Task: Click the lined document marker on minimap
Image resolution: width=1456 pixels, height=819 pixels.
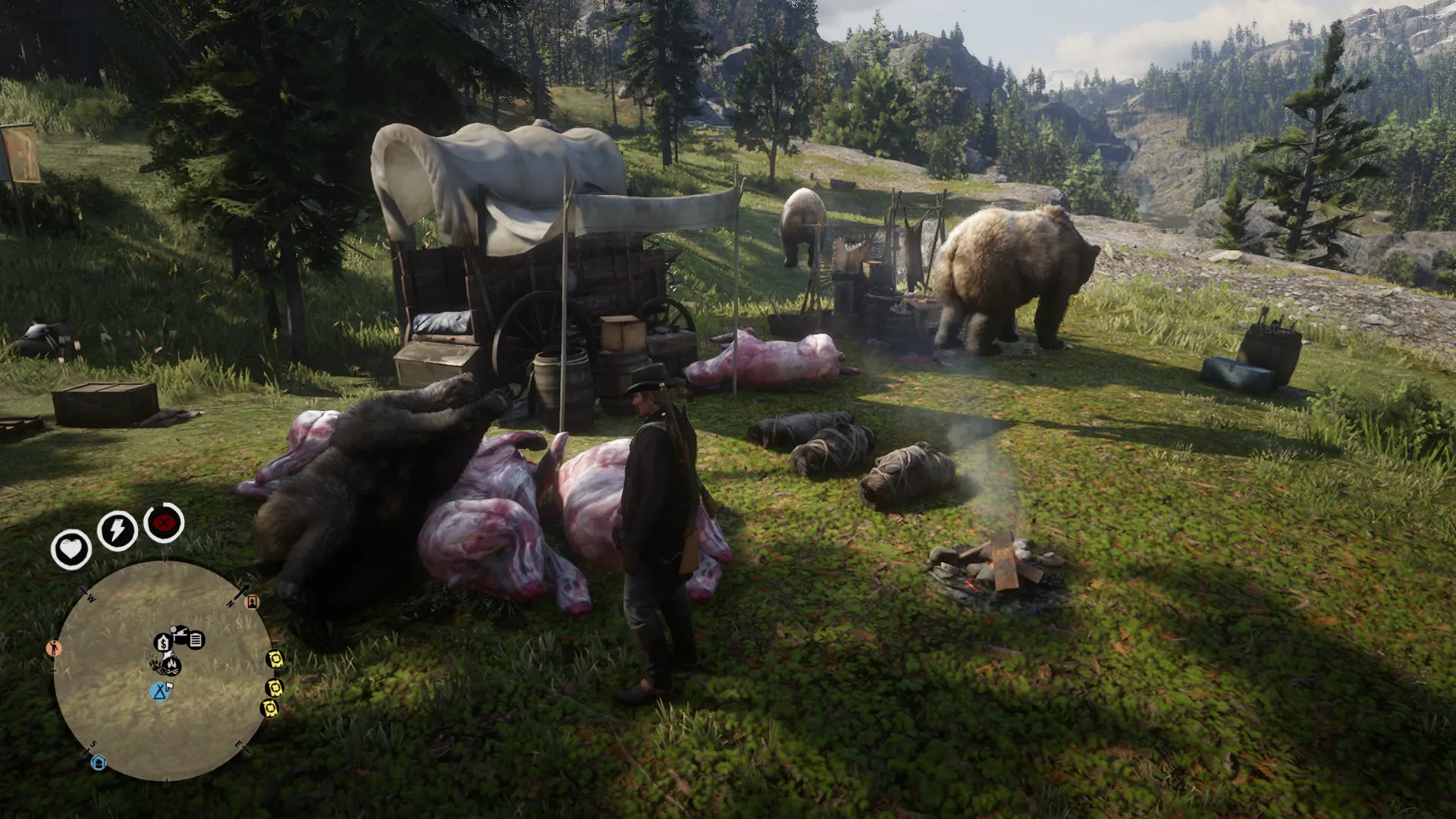Action: coord(196,641)
